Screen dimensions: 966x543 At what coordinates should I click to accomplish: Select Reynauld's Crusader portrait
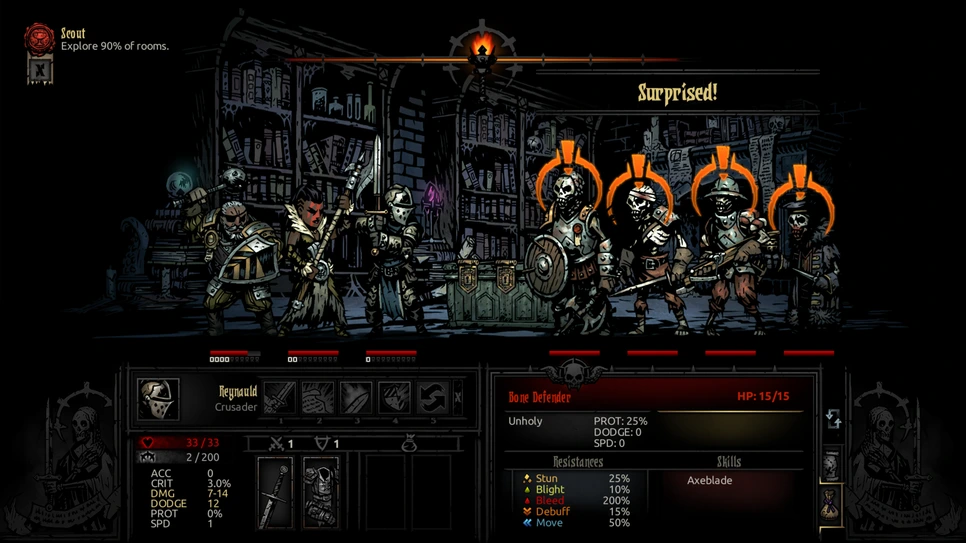158,399
